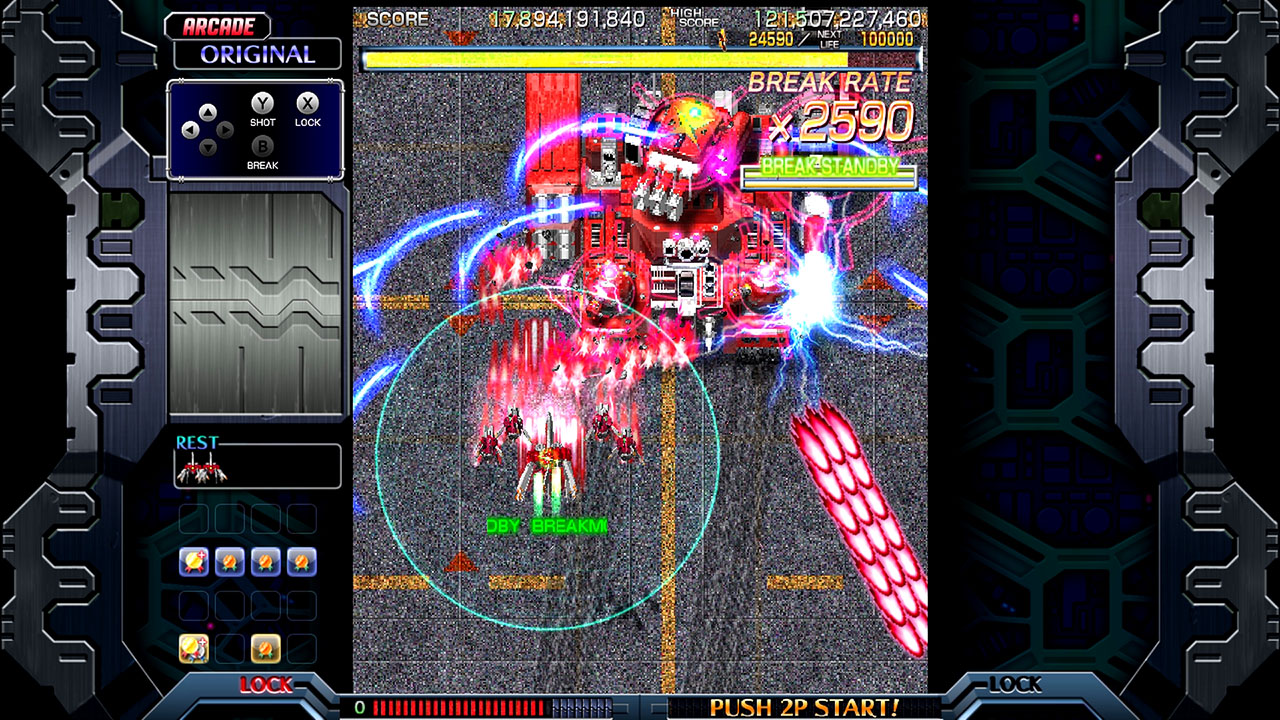The image size is (1280, 720).
Task: Click the second orange star medal icon
Action: pyautogui.click(x=266, y=561)
